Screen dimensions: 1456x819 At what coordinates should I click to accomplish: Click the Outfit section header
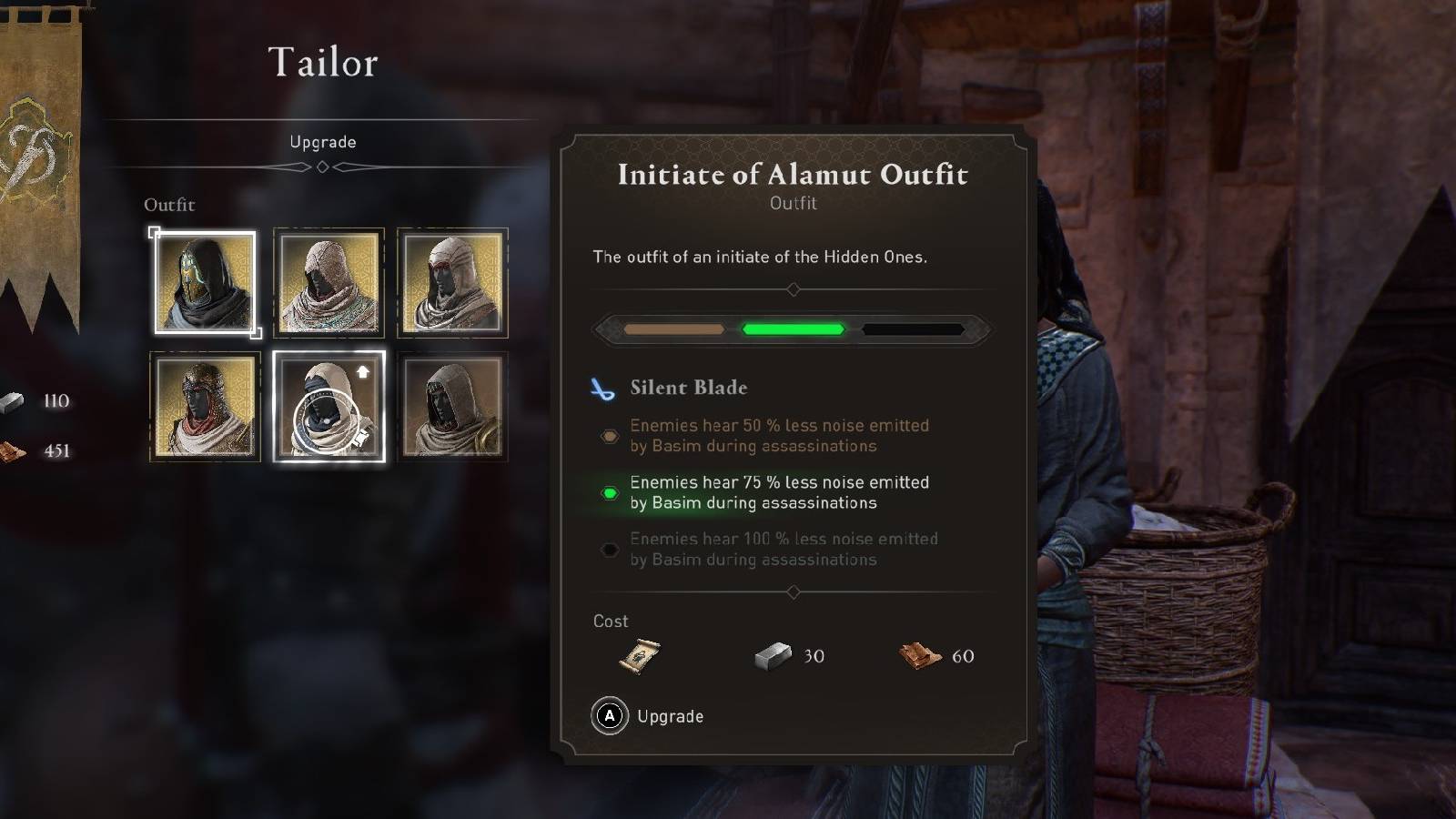[169, 205]
